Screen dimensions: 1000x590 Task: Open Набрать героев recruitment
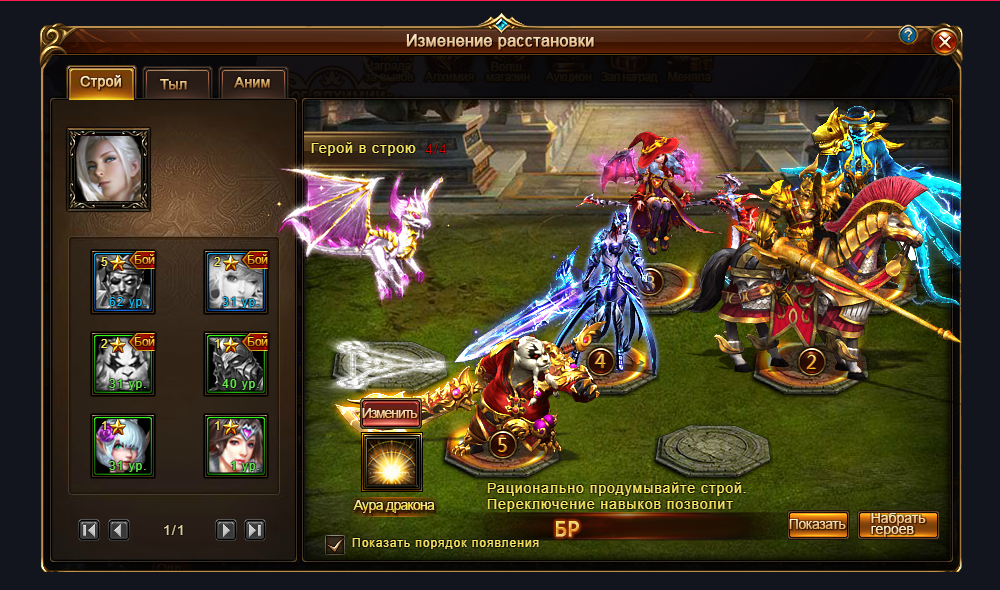(x=898, y=524)
